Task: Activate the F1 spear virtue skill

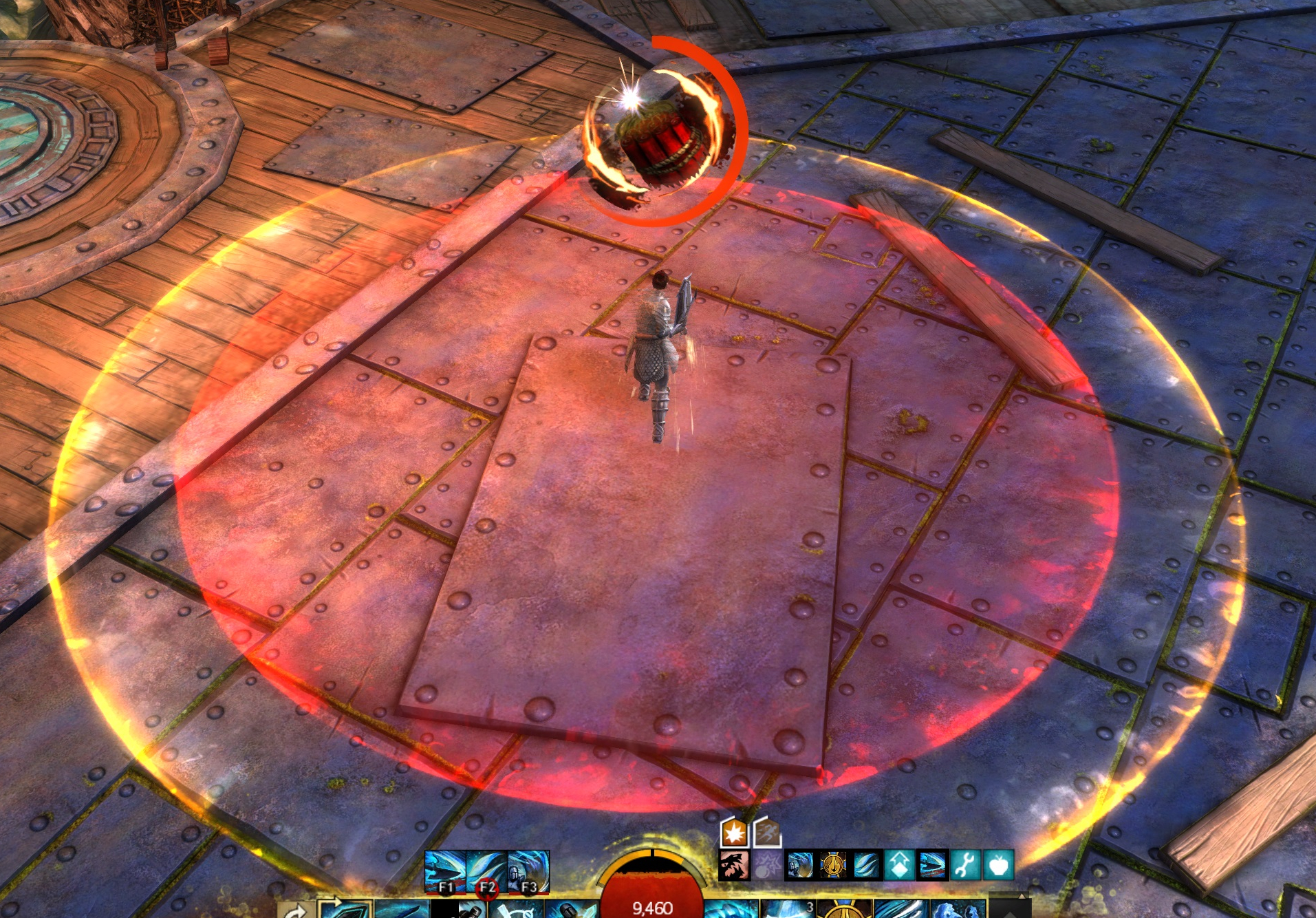Action: tap(445, 872)
